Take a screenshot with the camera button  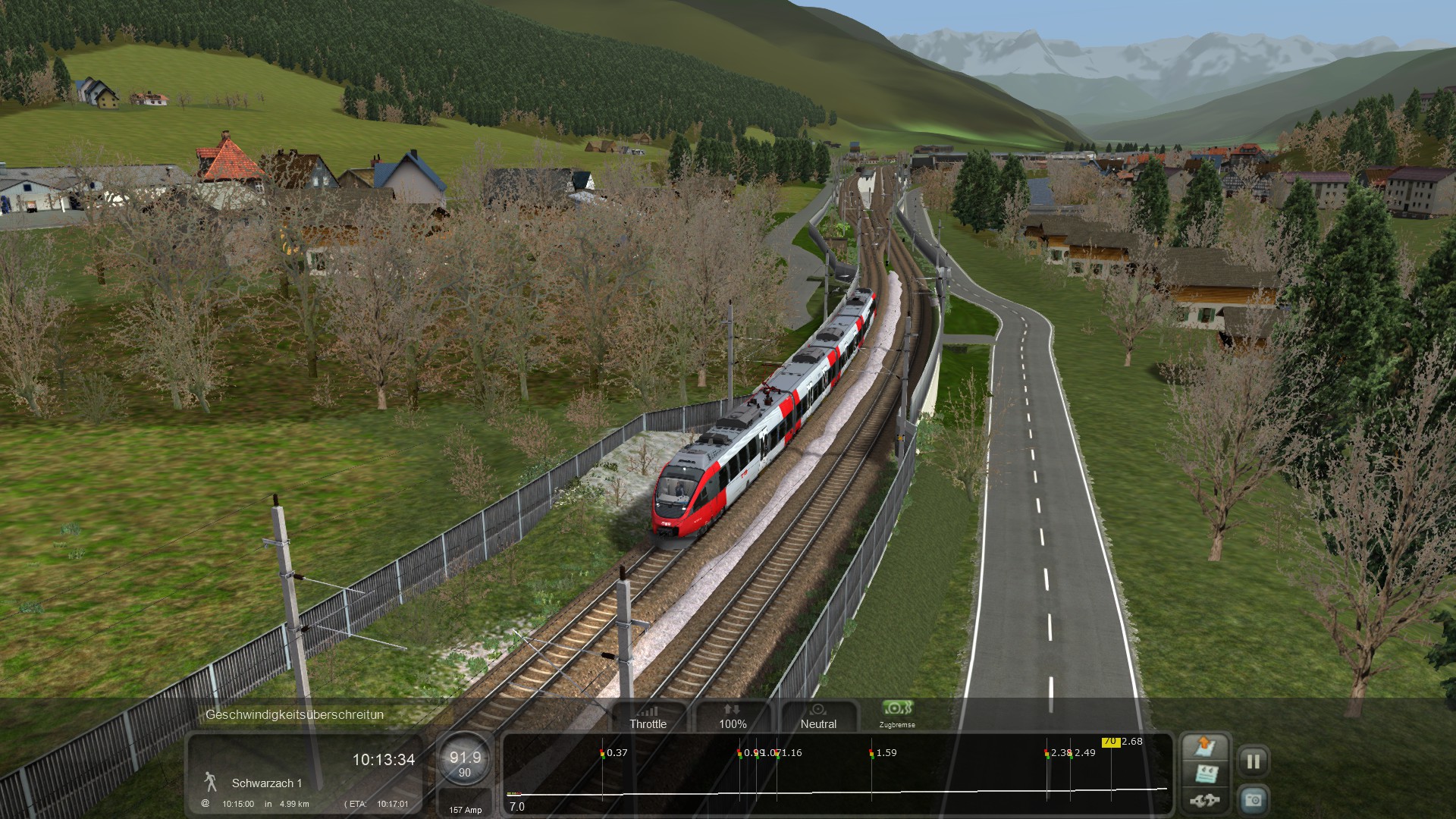(x=1253, y=800)
